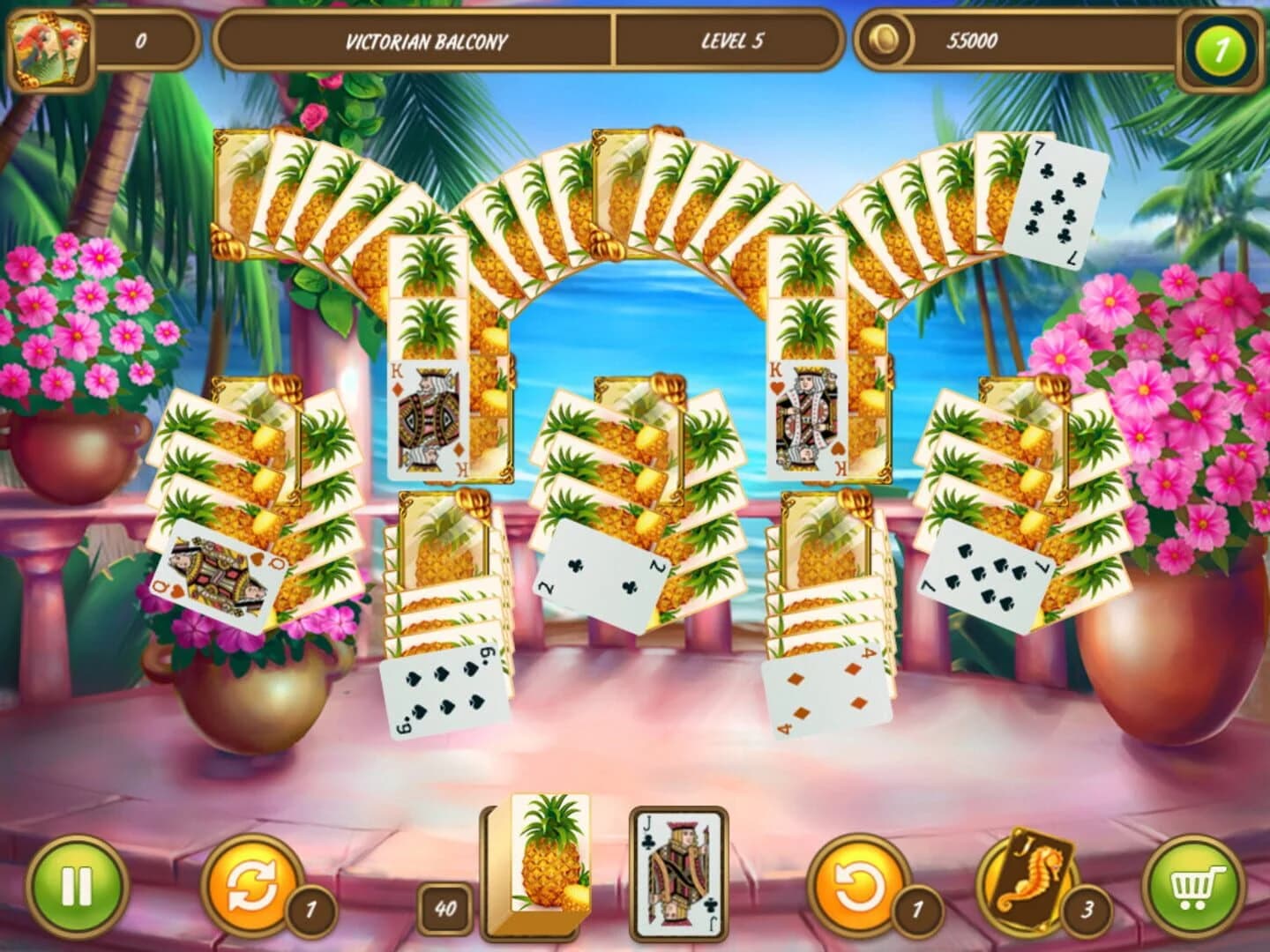Image resolution: width=1270 pixels, height=952 pixels.
Task: Click the gold coin icon near the score
Action: 882,41
